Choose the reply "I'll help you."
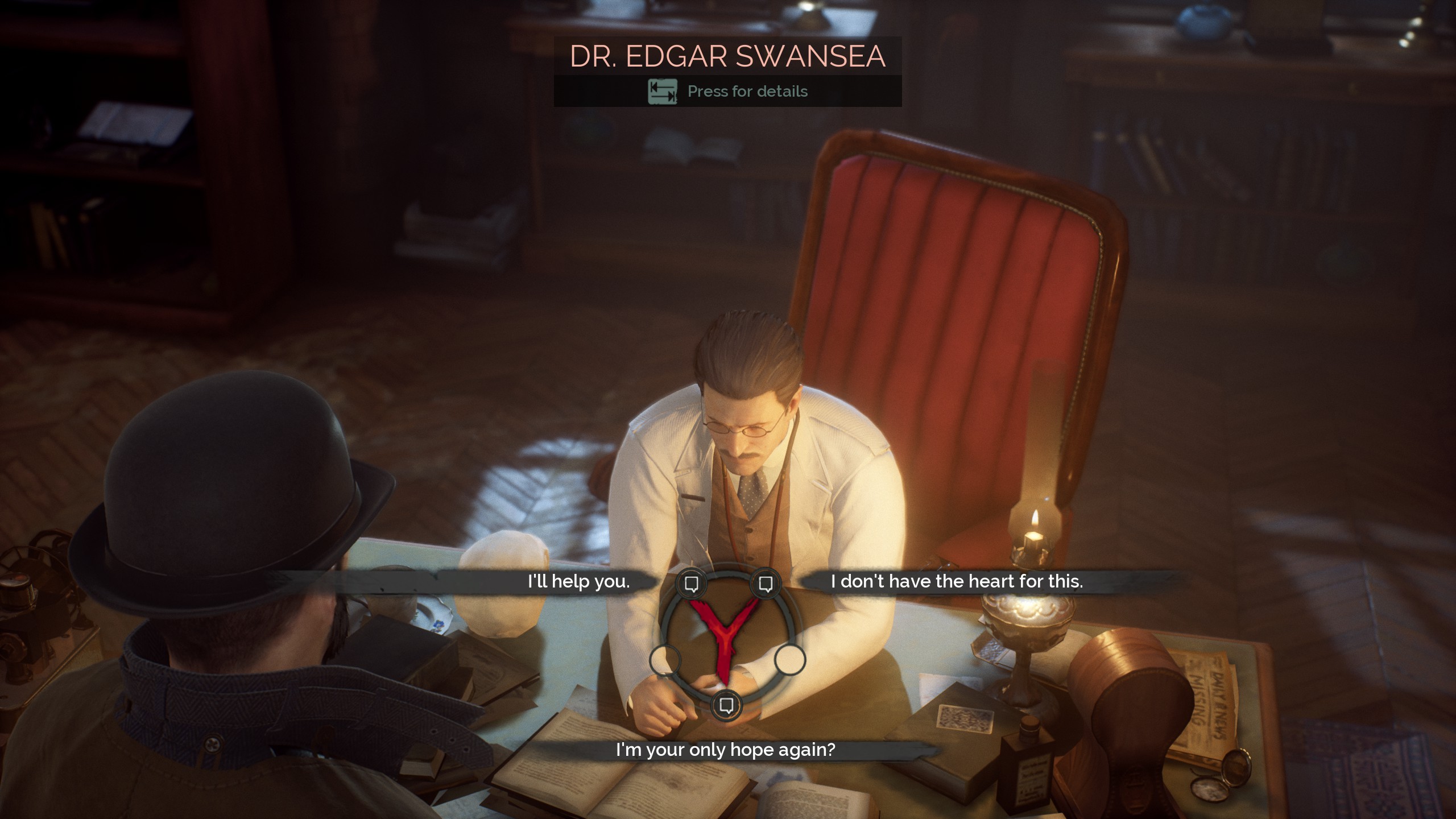1456x819 pixels. [578, 581]
